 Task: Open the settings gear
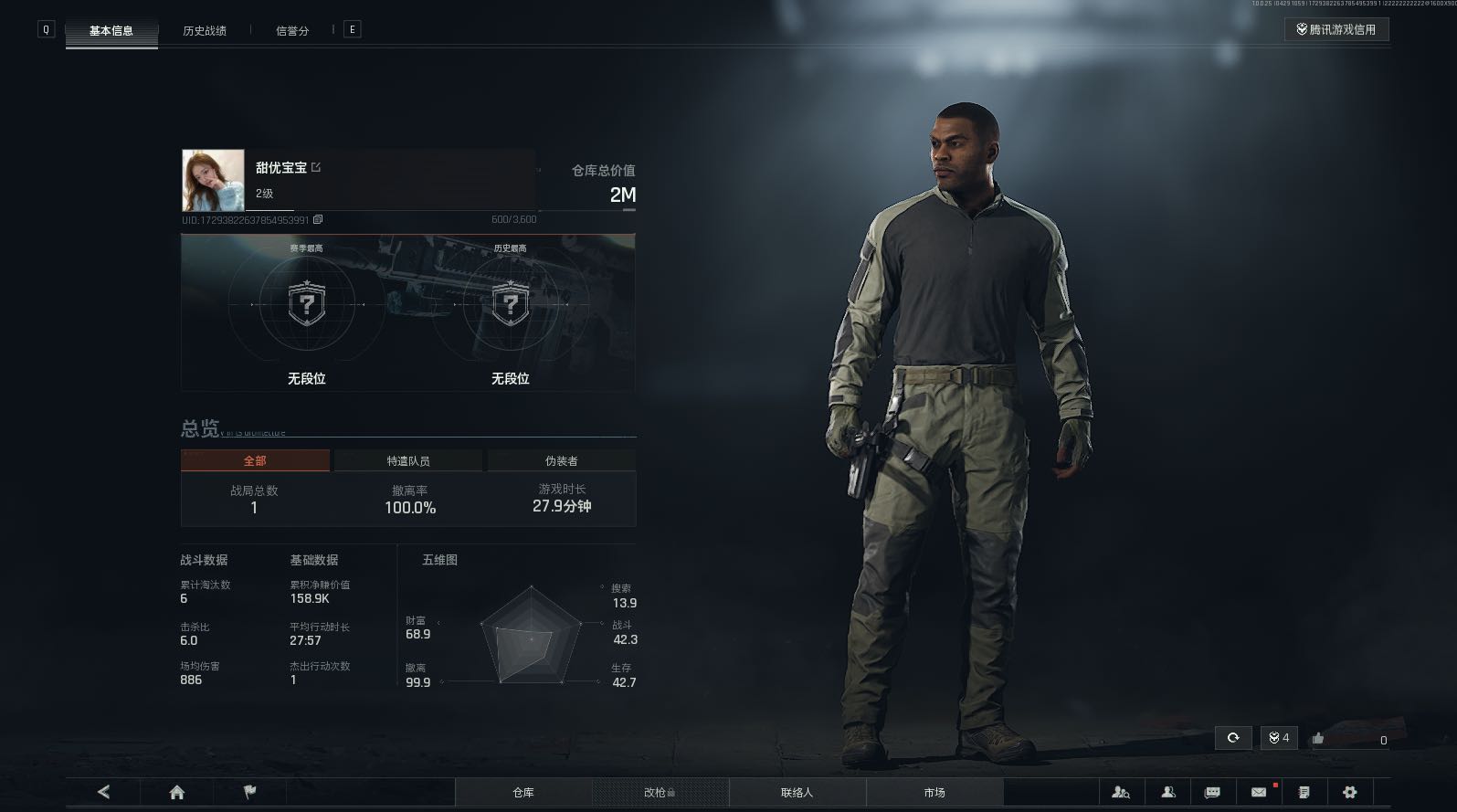tap(1349, 792)
